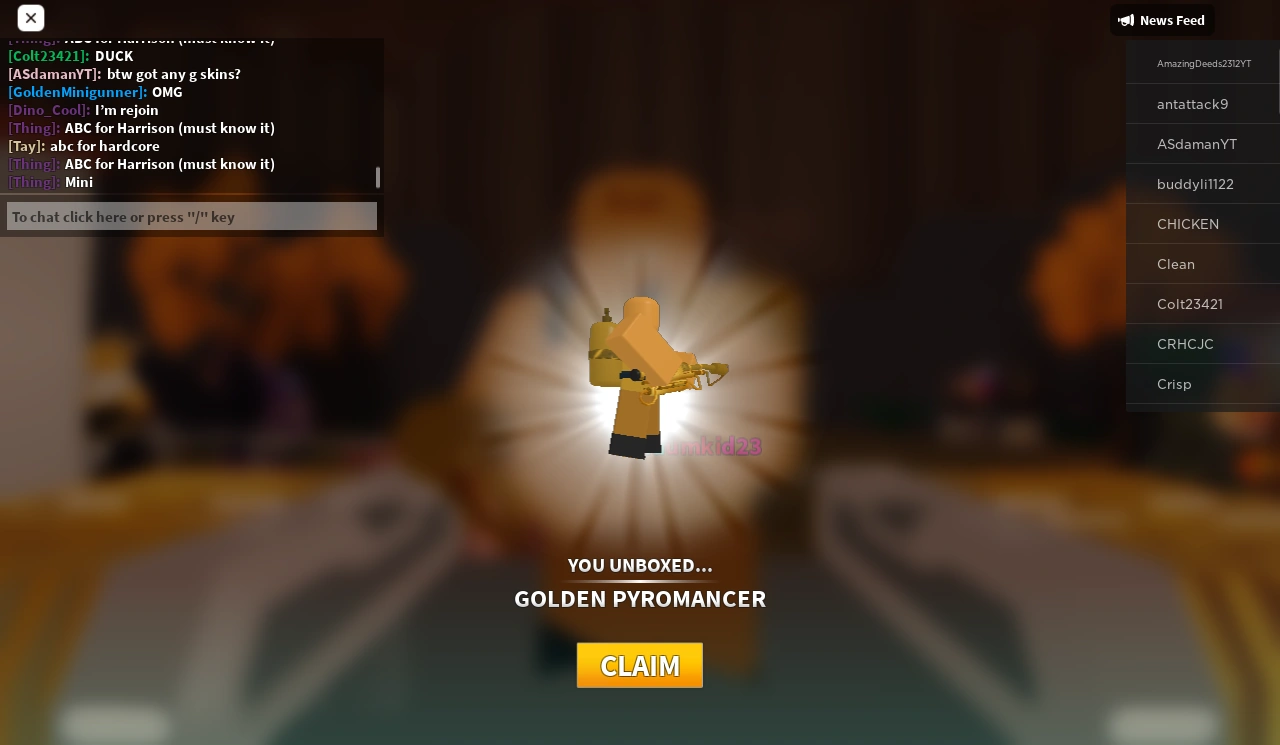
Task: Open the News Feed panel
Action: pos(1162,20)
